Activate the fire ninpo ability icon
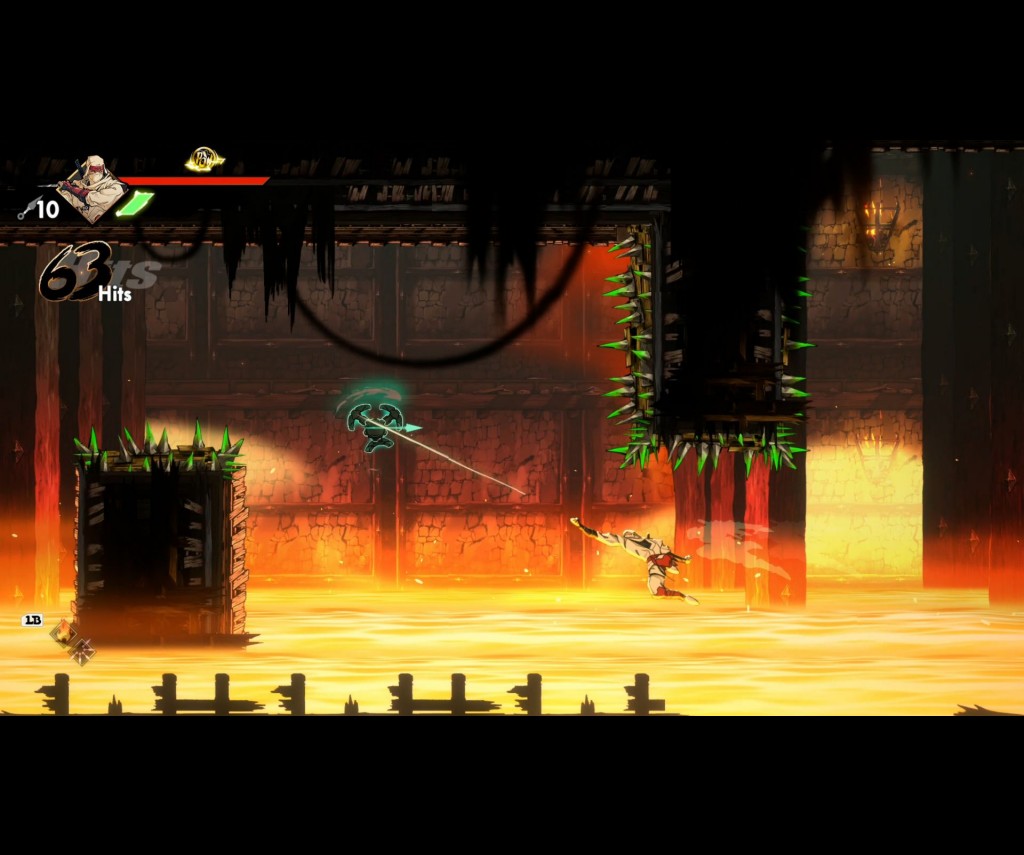Image resolution: width=1024 pixels, height=855 pixels. point(62,632)
